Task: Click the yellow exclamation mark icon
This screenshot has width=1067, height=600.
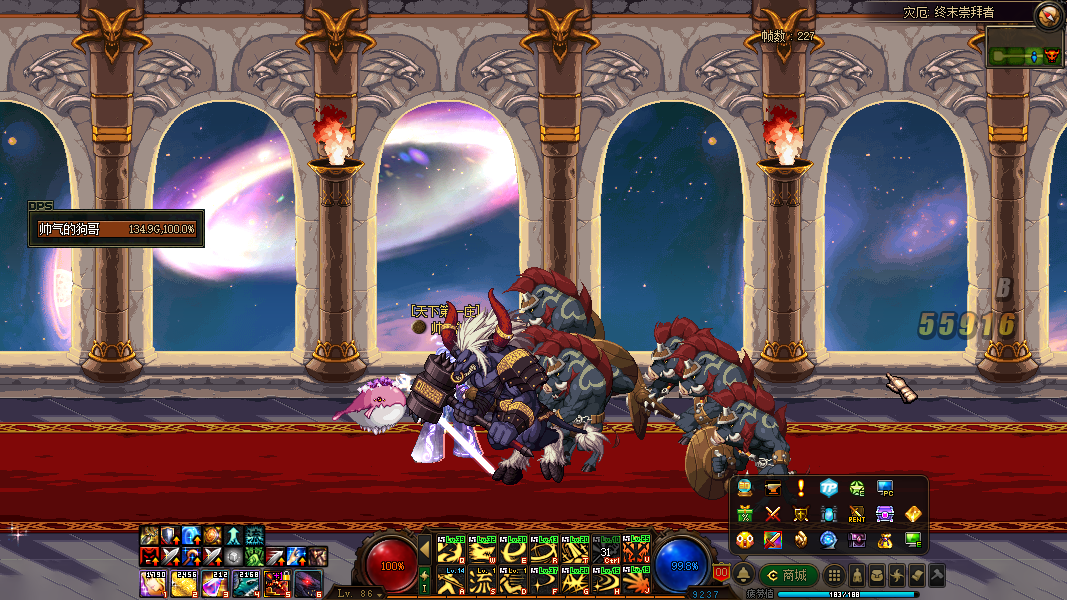Action: [800, 488]
